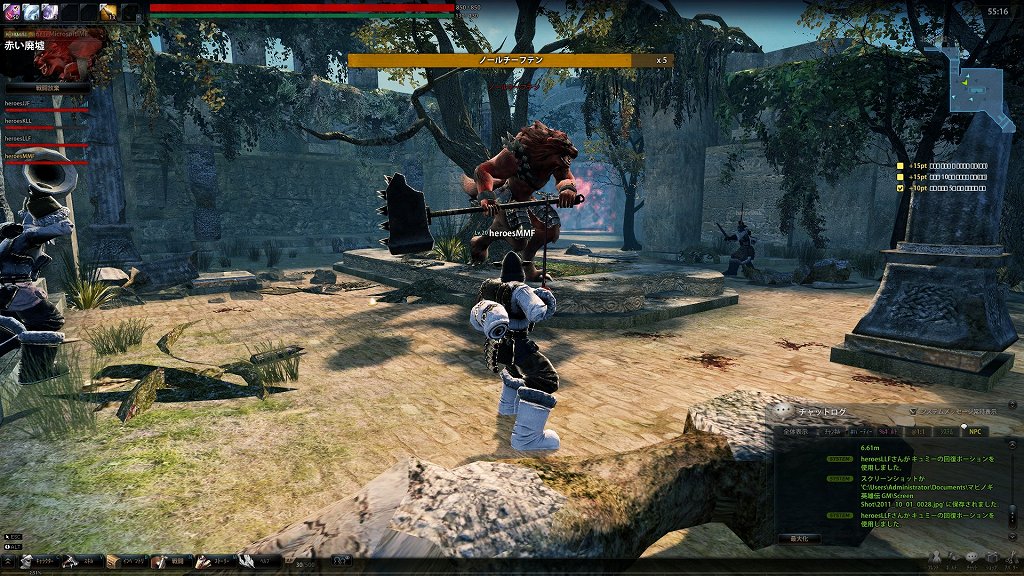Image resolution: width=1024 pixels, height=576 pixels.
Task: Open the キャラクター character menu button
Action: click(x=38, y=562)
